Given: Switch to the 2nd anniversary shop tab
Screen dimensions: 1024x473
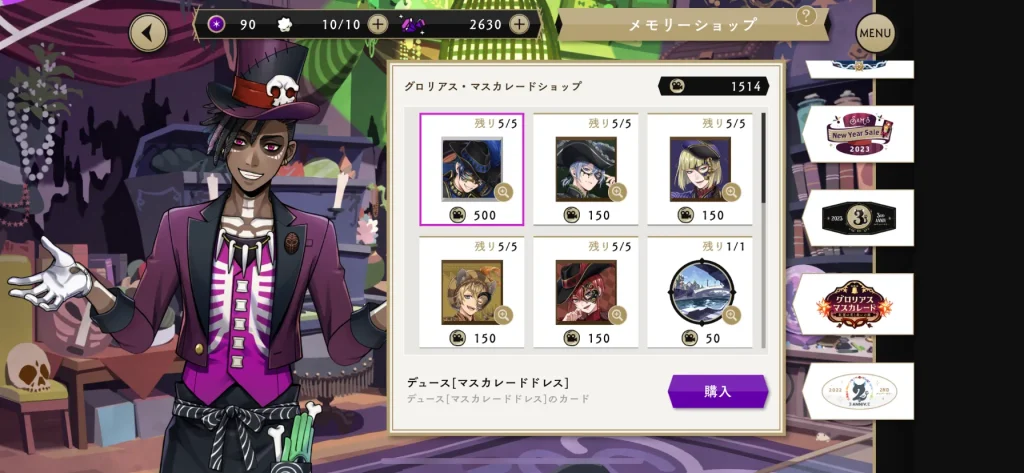Looking at the screenshot, I should (857, 390).
